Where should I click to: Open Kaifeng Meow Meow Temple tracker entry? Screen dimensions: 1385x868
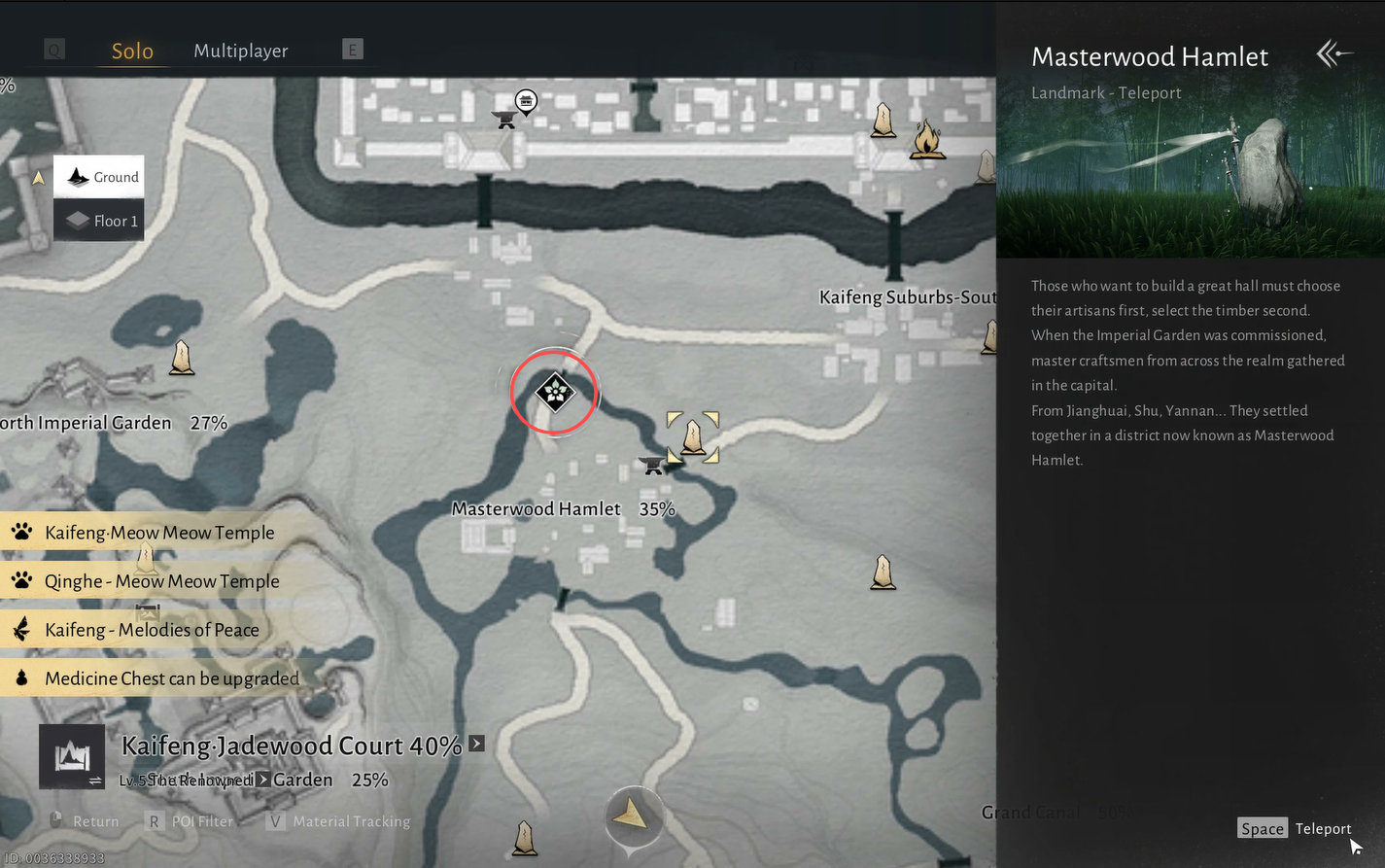click(x=158, y=533)
